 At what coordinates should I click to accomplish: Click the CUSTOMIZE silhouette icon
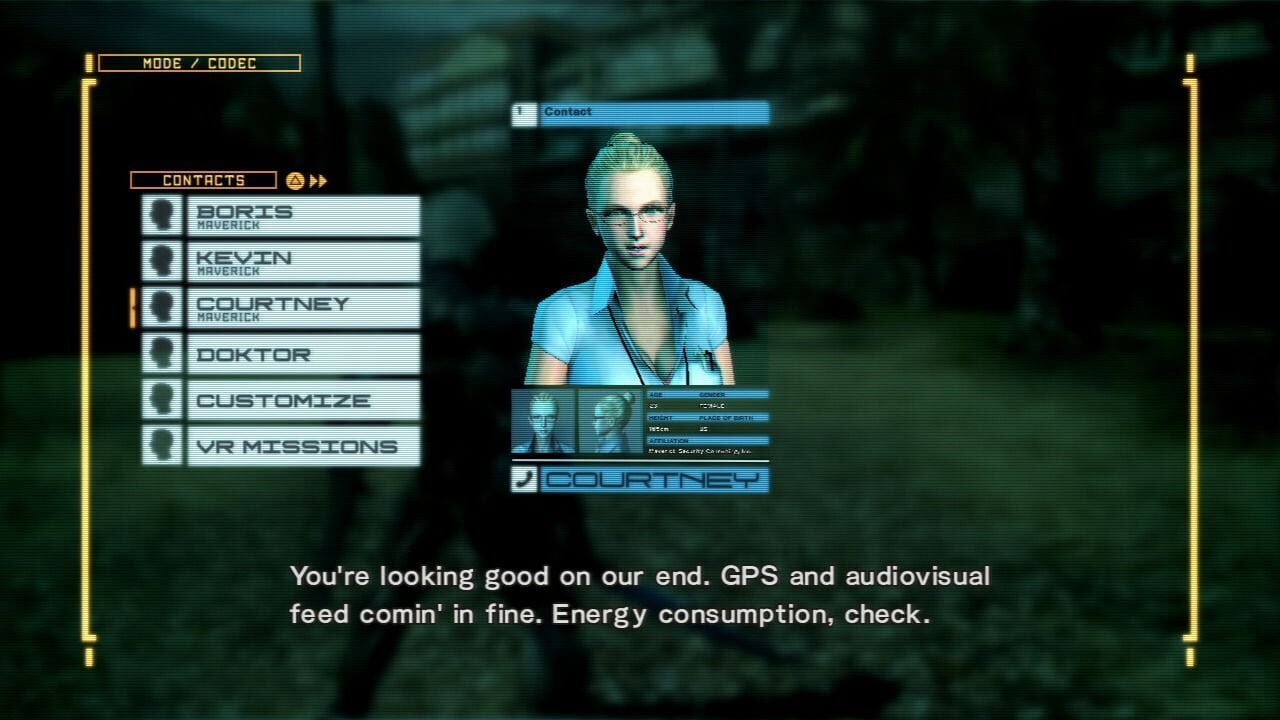[x=163, y=400]
